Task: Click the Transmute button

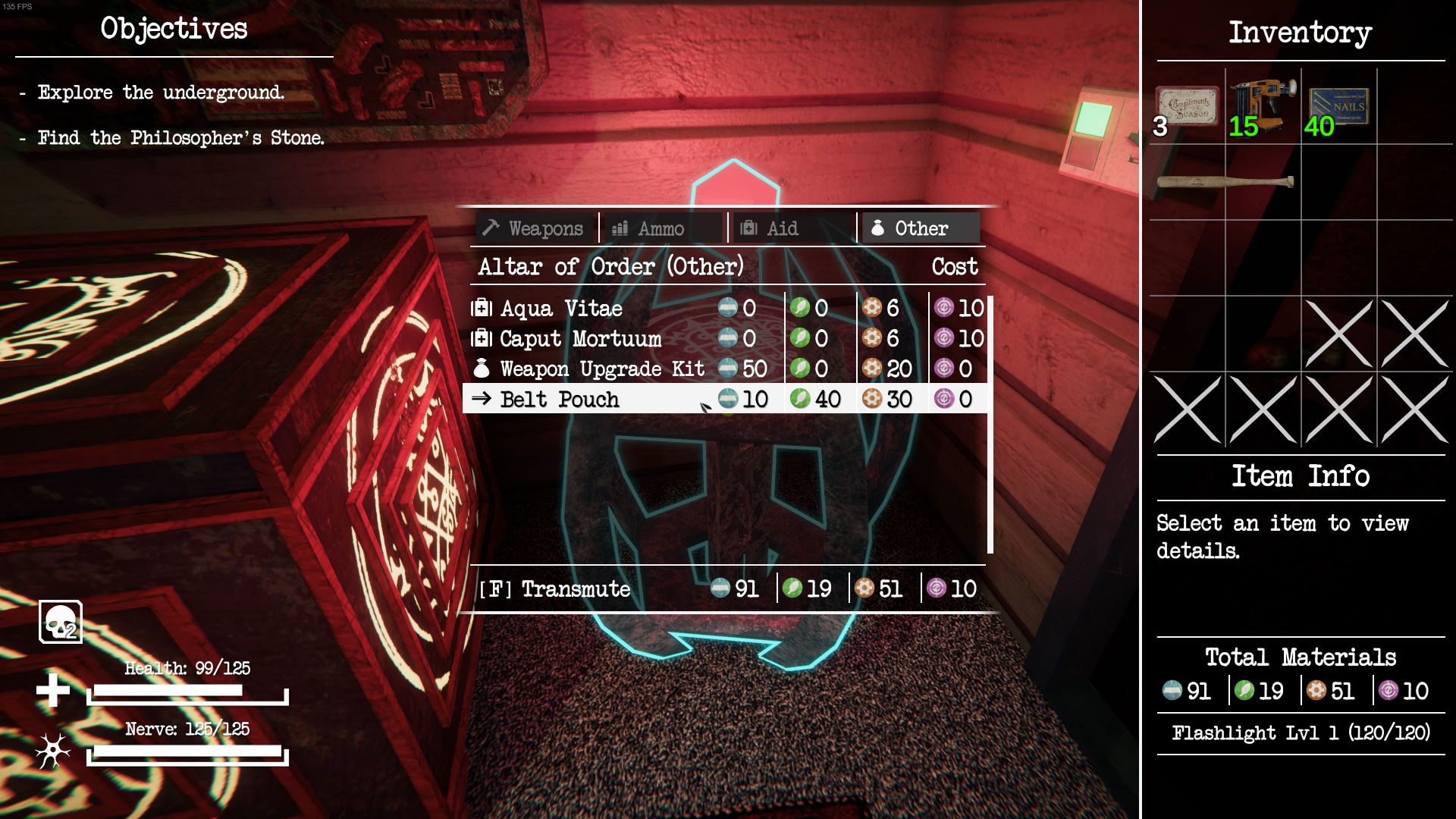Action: (555, 589)
